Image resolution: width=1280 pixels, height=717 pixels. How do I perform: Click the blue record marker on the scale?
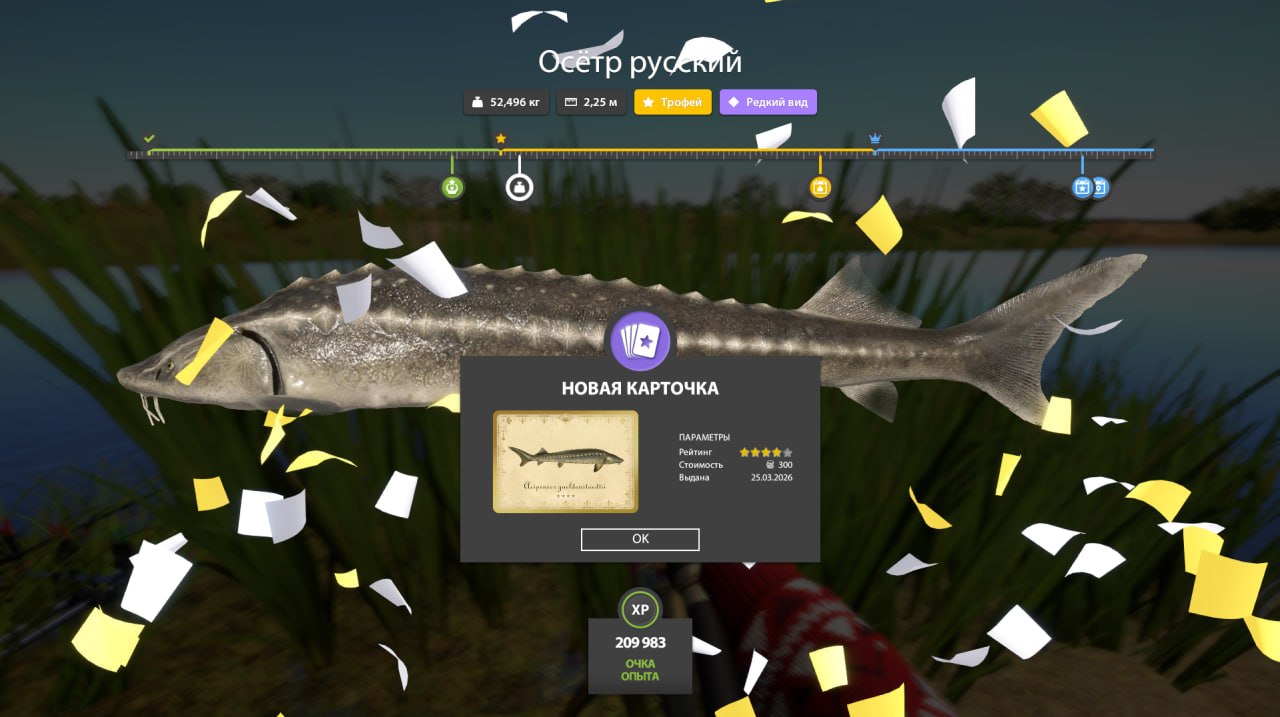(1082, 187)
